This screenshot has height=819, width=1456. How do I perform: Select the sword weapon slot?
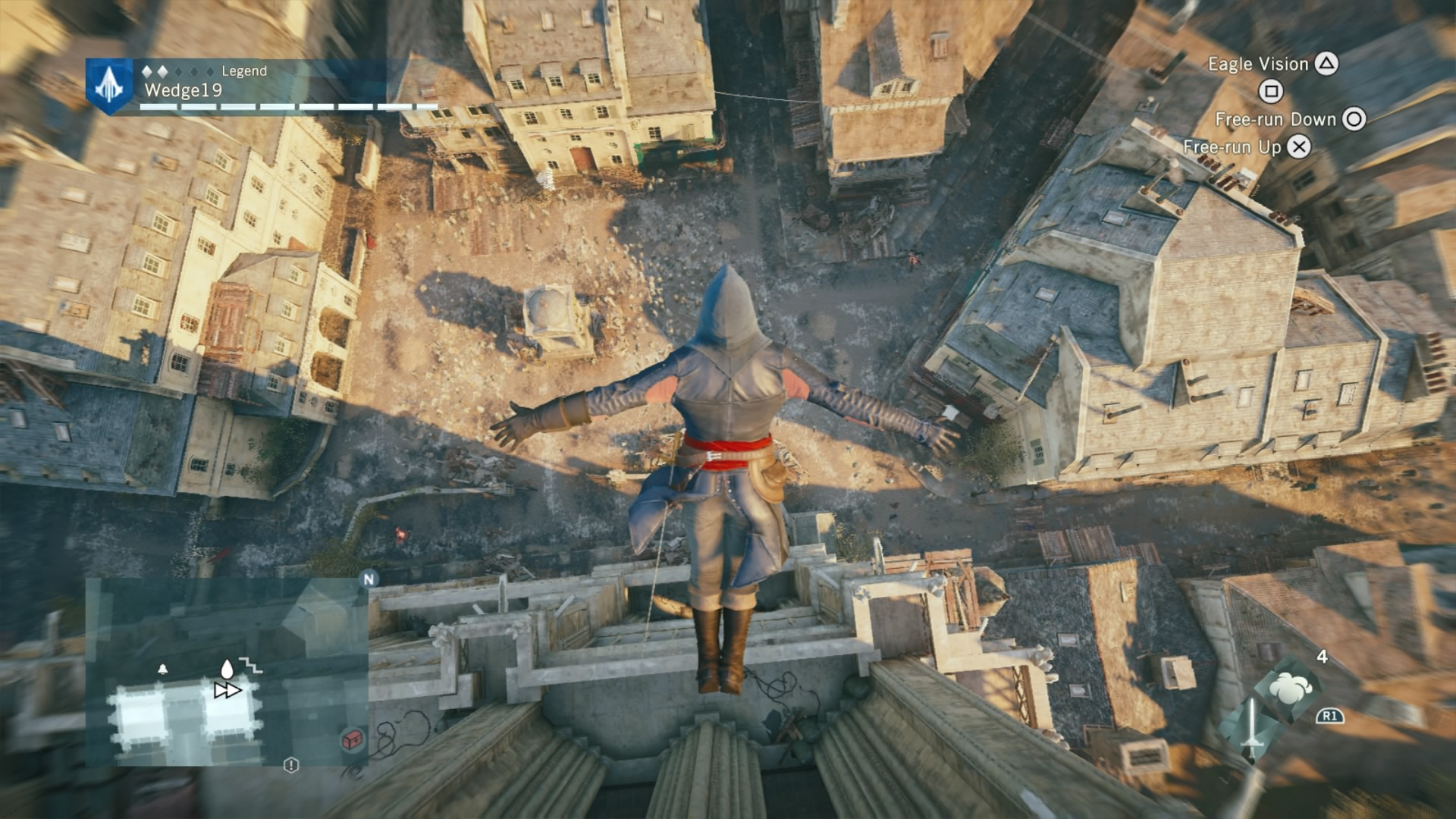pyautogui.click(x=1251, y=728)
